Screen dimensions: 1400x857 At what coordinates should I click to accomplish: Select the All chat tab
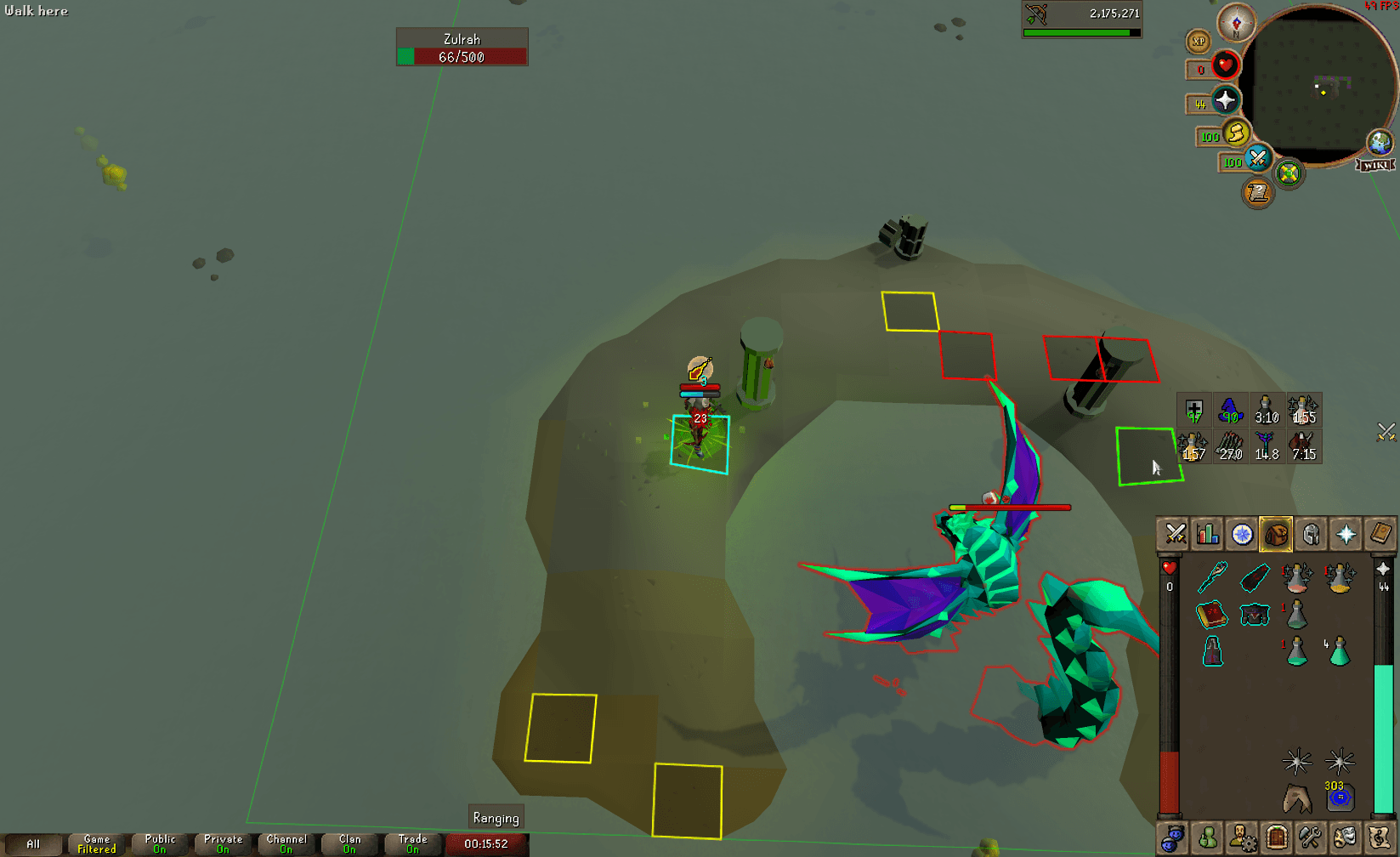[32, 843]
